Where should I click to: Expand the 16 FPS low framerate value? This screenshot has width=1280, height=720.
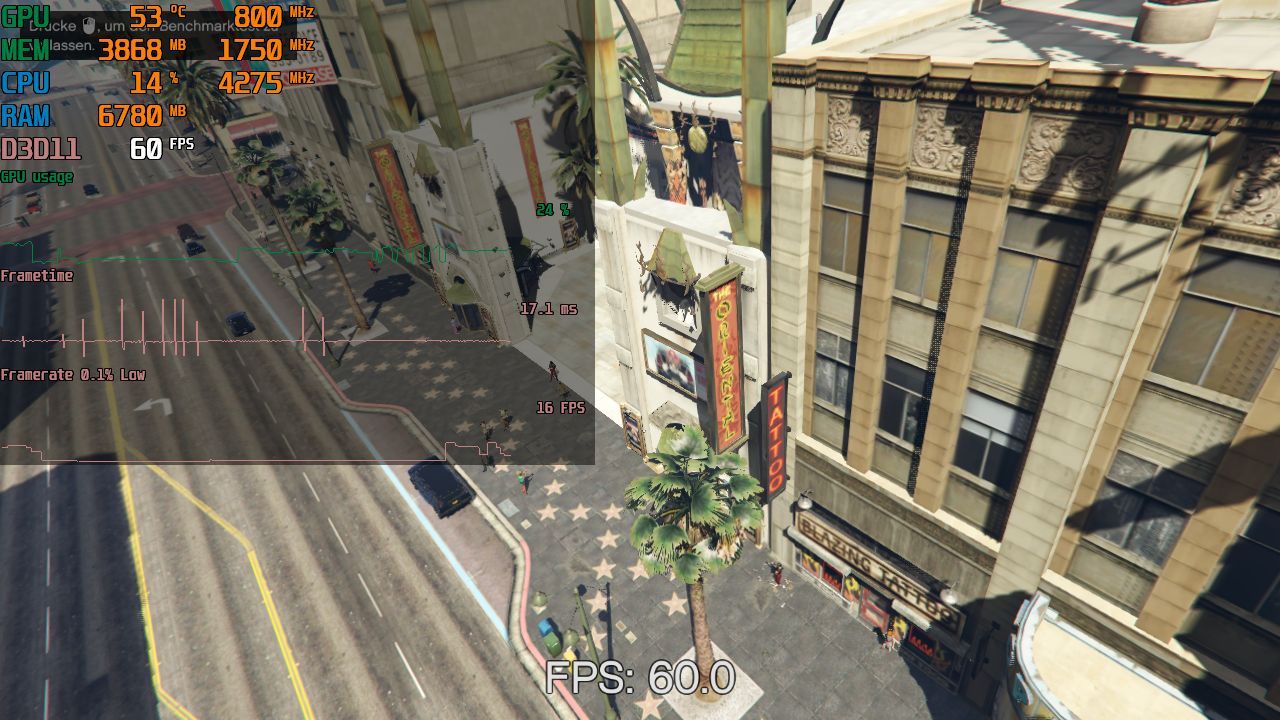pos(560,408)
